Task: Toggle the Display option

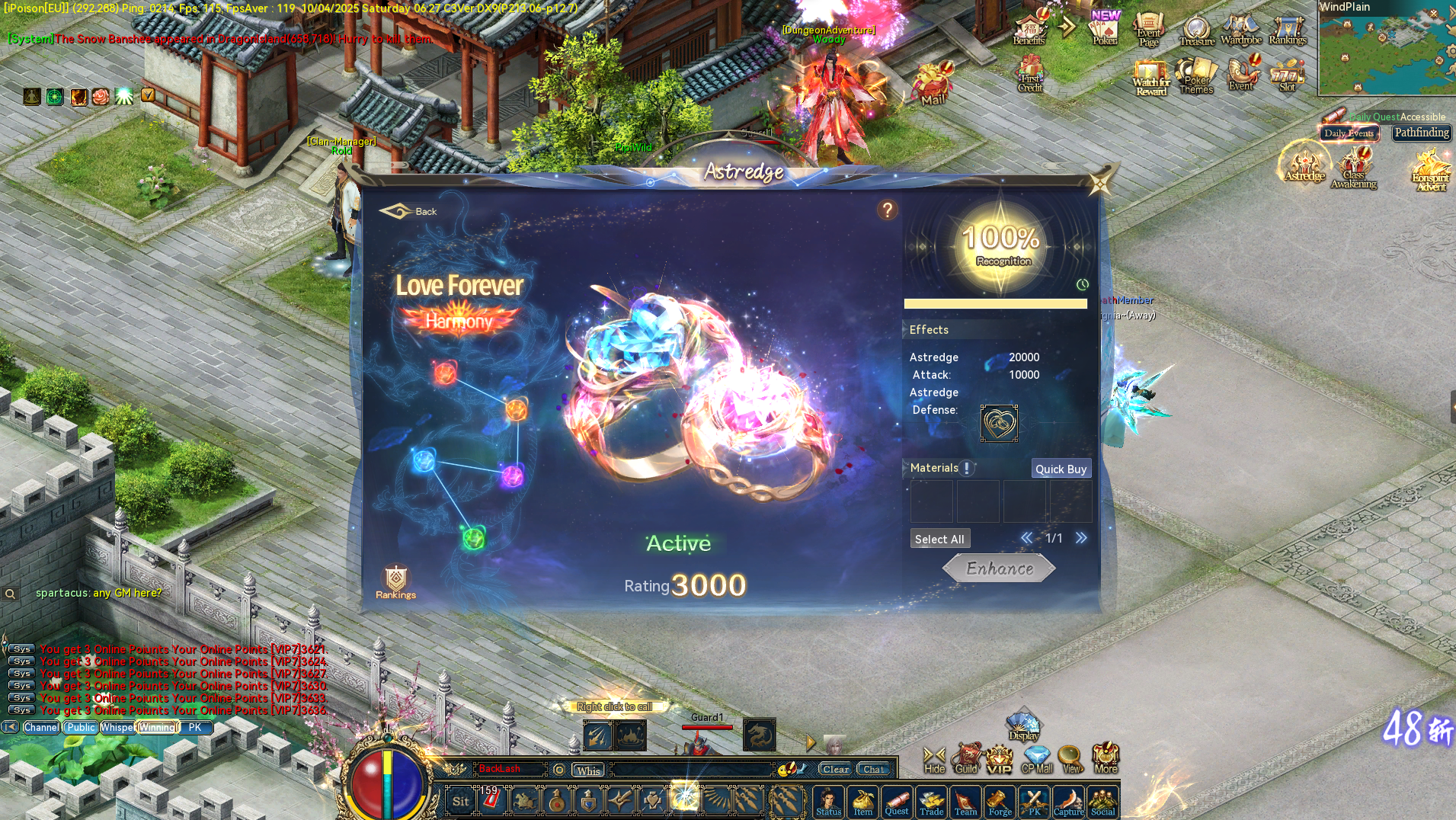Action: [x=1023, y=726]
